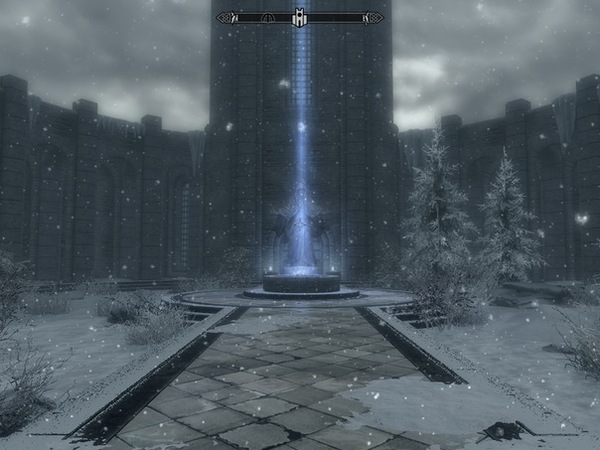This screenshot has width=600, height=450.
Task: Select the dark dome-shaped marker on the compass
Action: coord(267,17)
